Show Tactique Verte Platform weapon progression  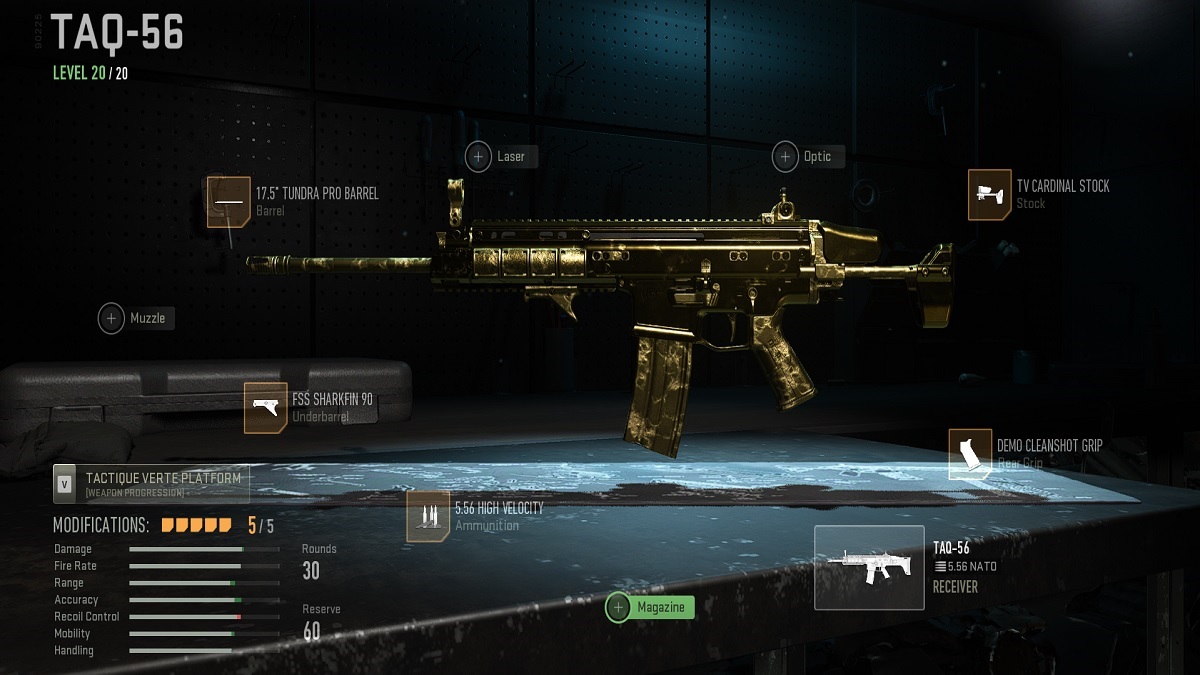point(150,484)
